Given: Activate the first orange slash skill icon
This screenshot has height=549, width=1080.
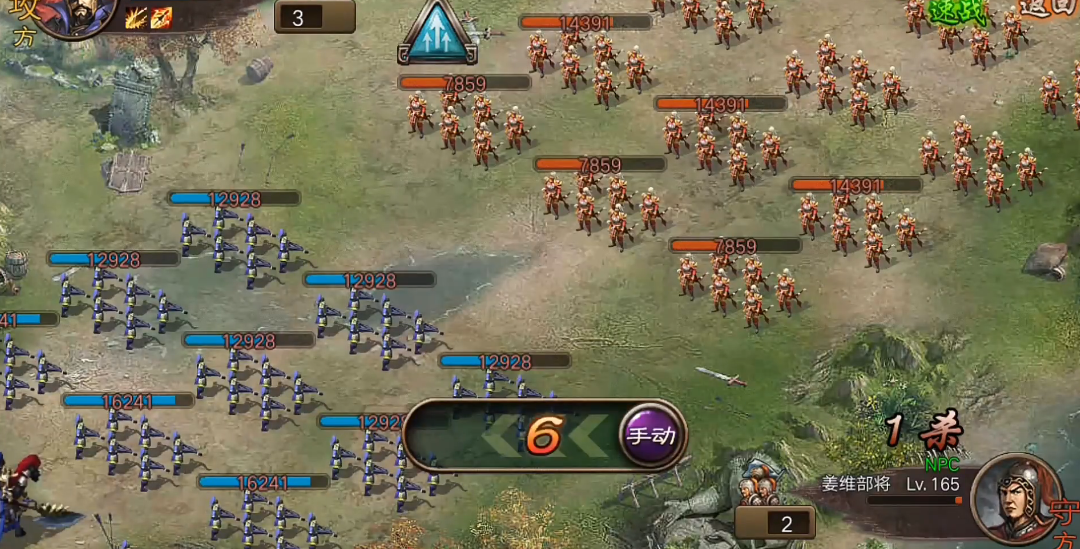Looking at the screenshot, I should tap(138, 17).
